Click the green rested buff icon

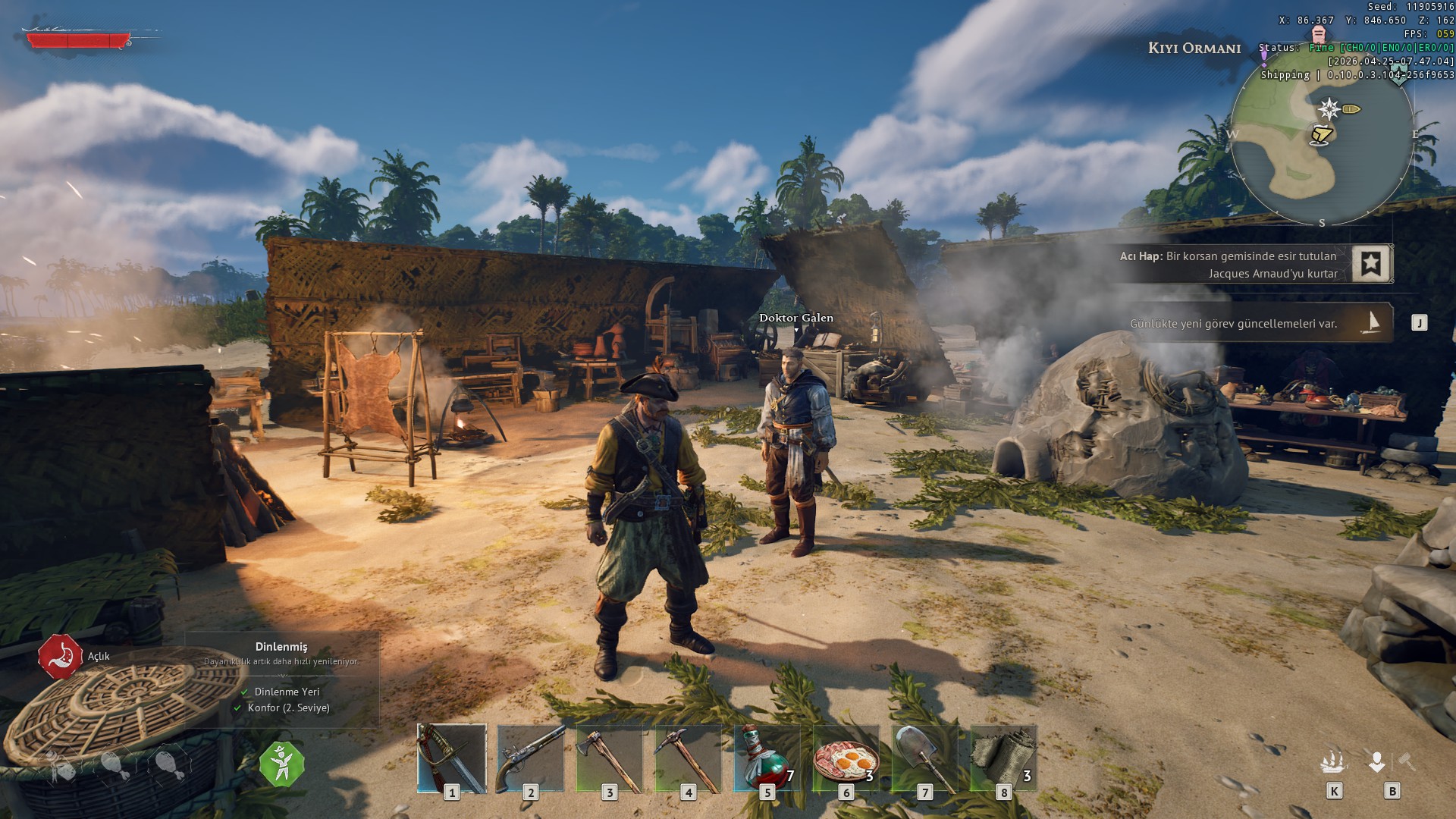pos(282,764)
